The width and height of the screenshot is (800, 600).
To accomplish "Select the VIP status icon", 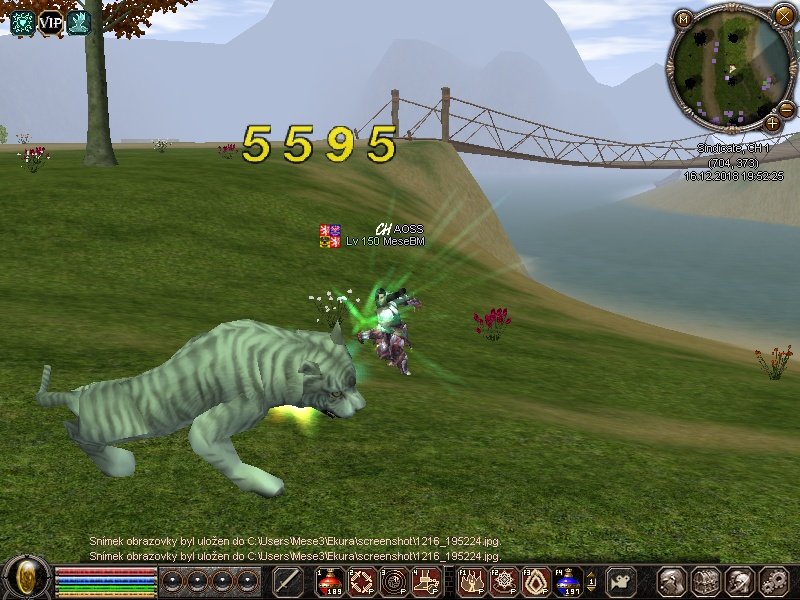I will (x=50, y=21).
